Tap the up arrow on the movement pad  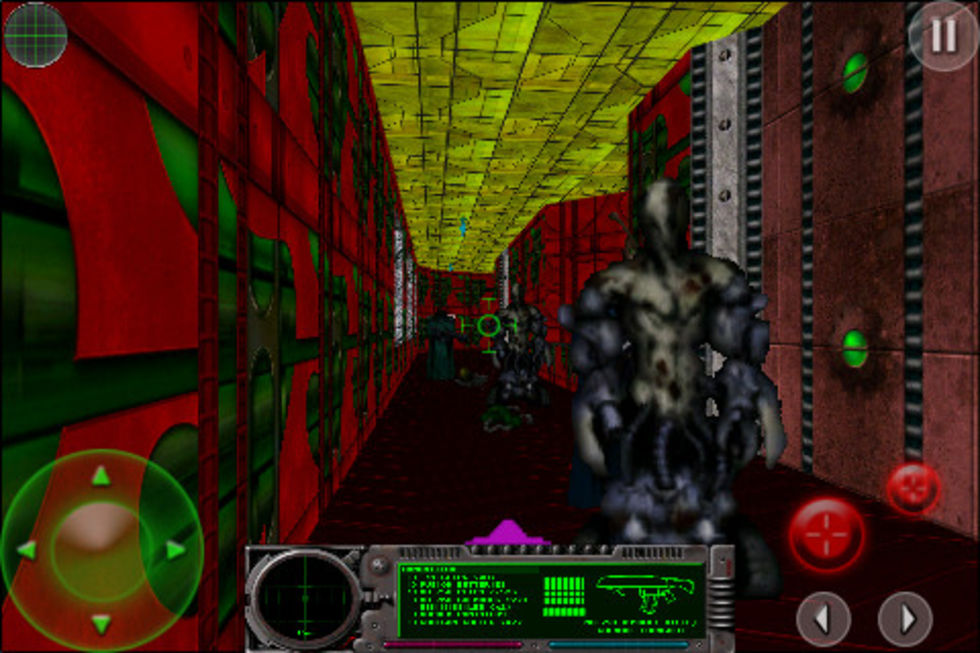click(x=101, y=477)
